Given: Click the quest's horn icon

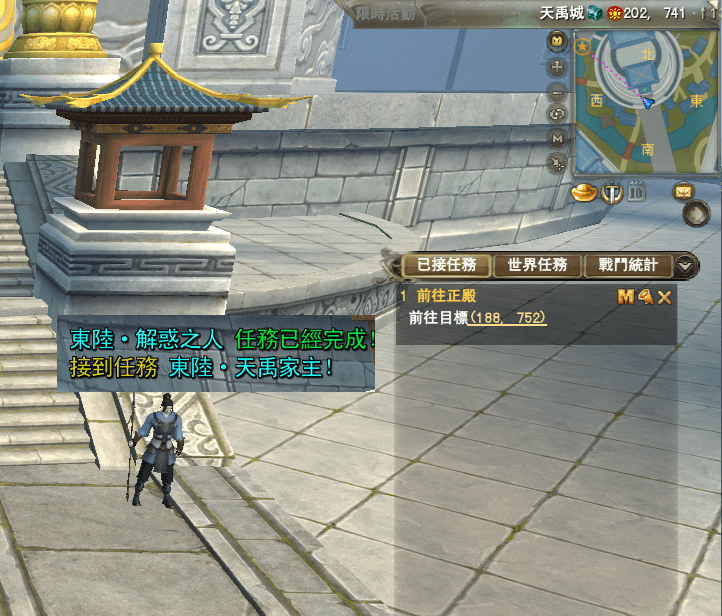Looking at the screenshot, I should (645, 296).
